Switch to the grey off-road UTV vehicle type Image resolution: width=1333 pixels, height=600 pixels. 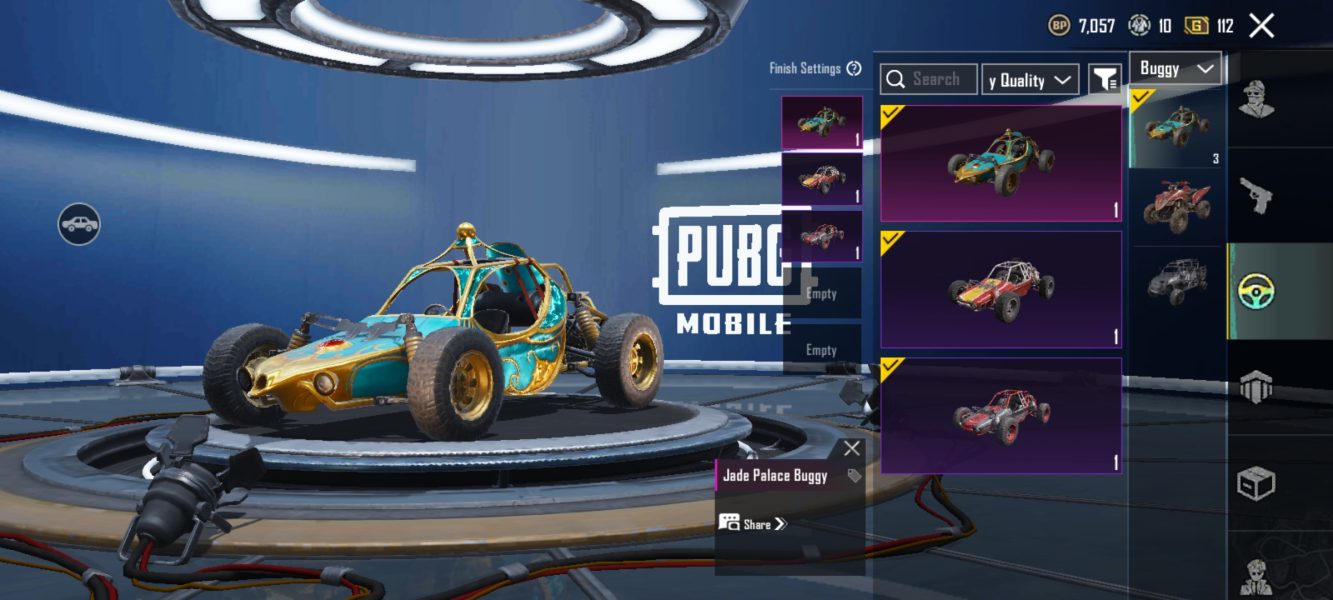pos(1177,281)
